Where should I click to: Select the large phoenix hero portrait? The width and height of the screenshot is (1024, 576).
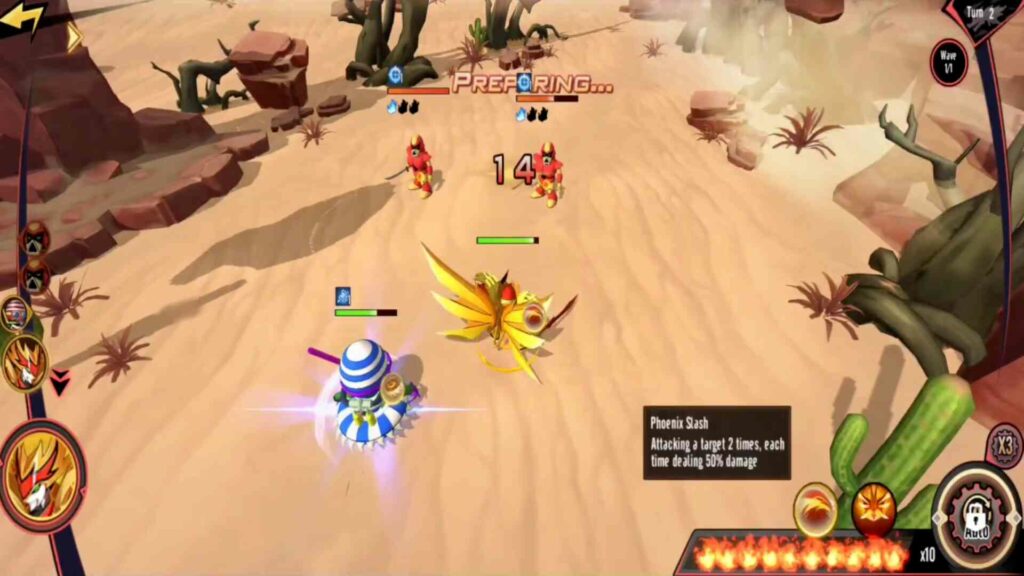42,476
